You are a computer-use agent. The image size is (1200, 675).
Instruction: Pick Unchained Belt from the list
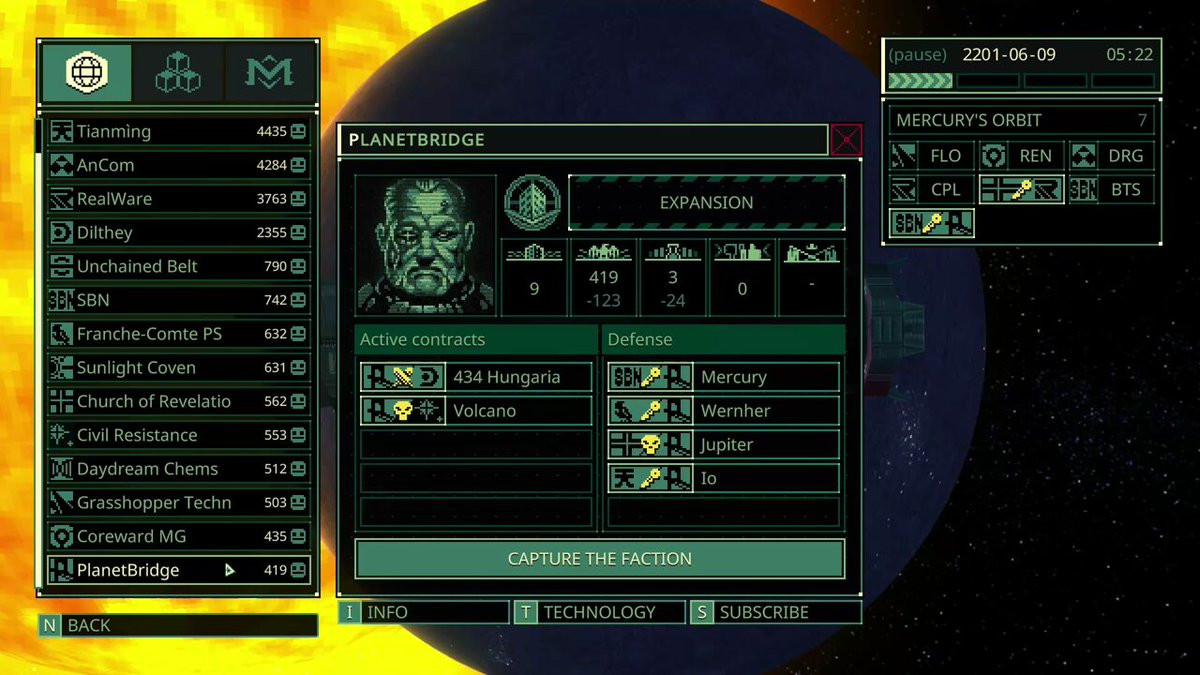pos(178,266)
